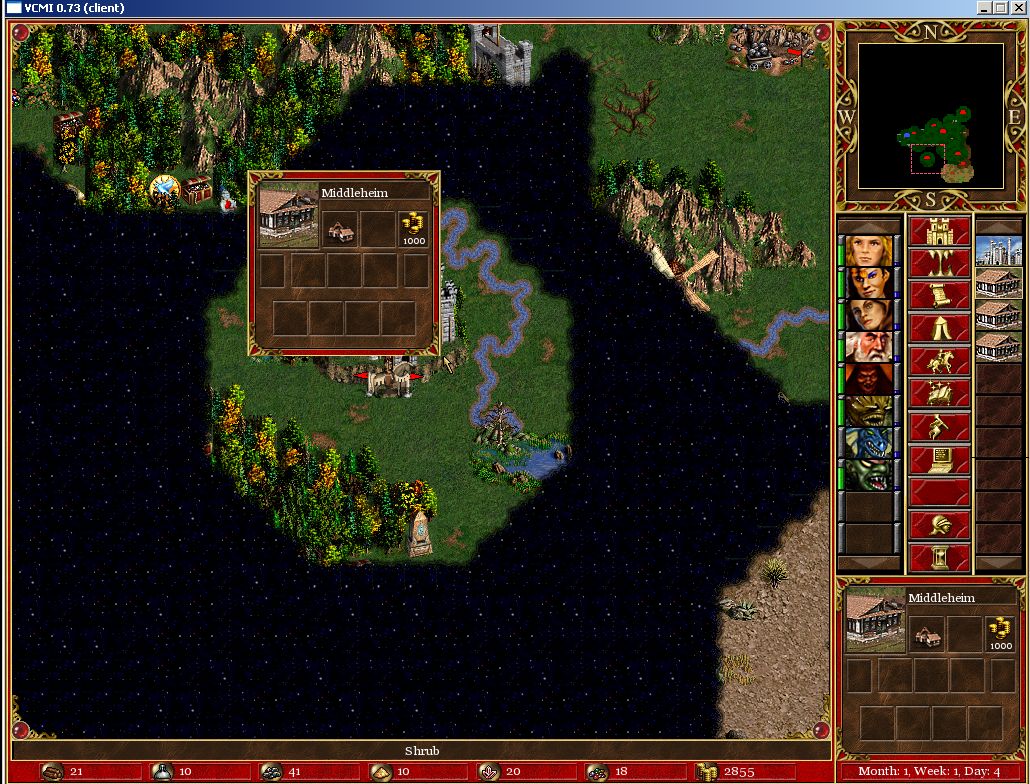Toggle the underground/surface view button

click(x=939, y=265)
